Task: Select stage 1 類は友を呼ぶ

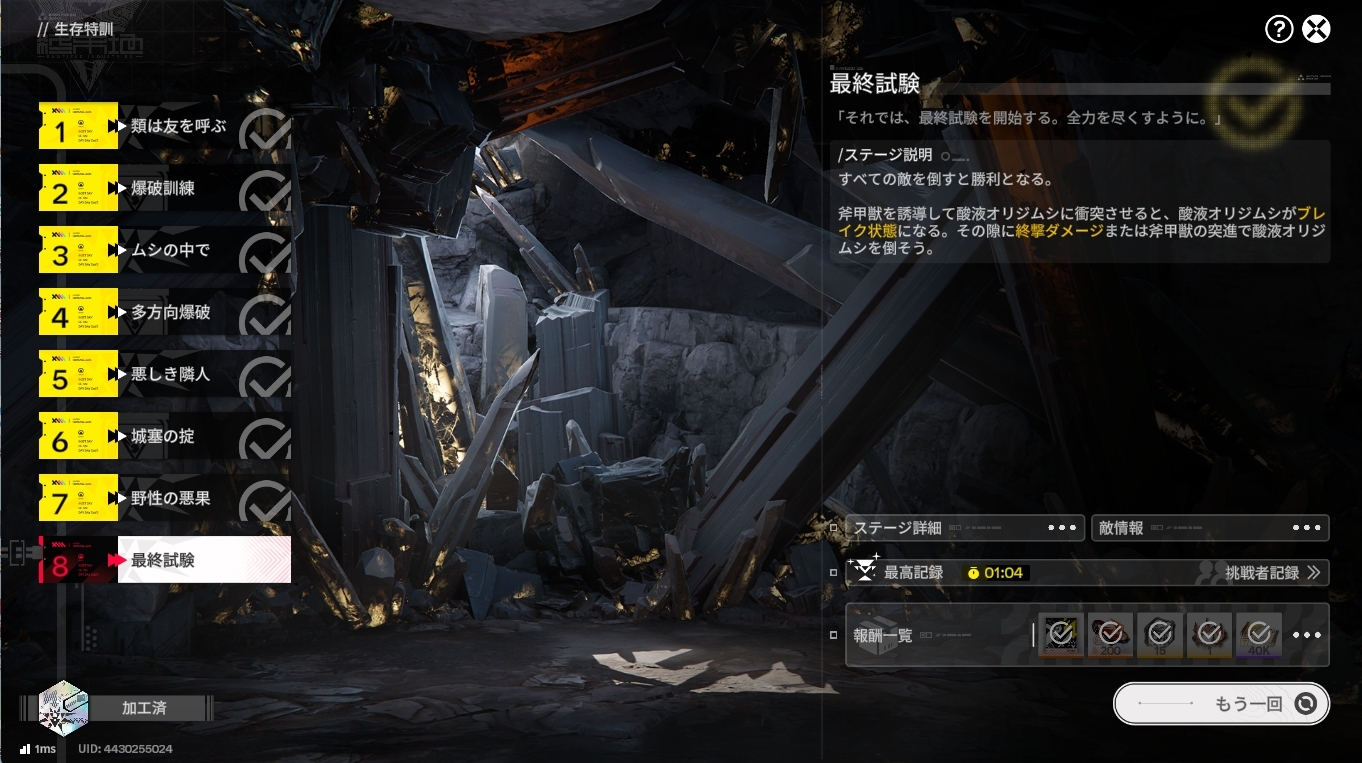Action: pos(178,127)
